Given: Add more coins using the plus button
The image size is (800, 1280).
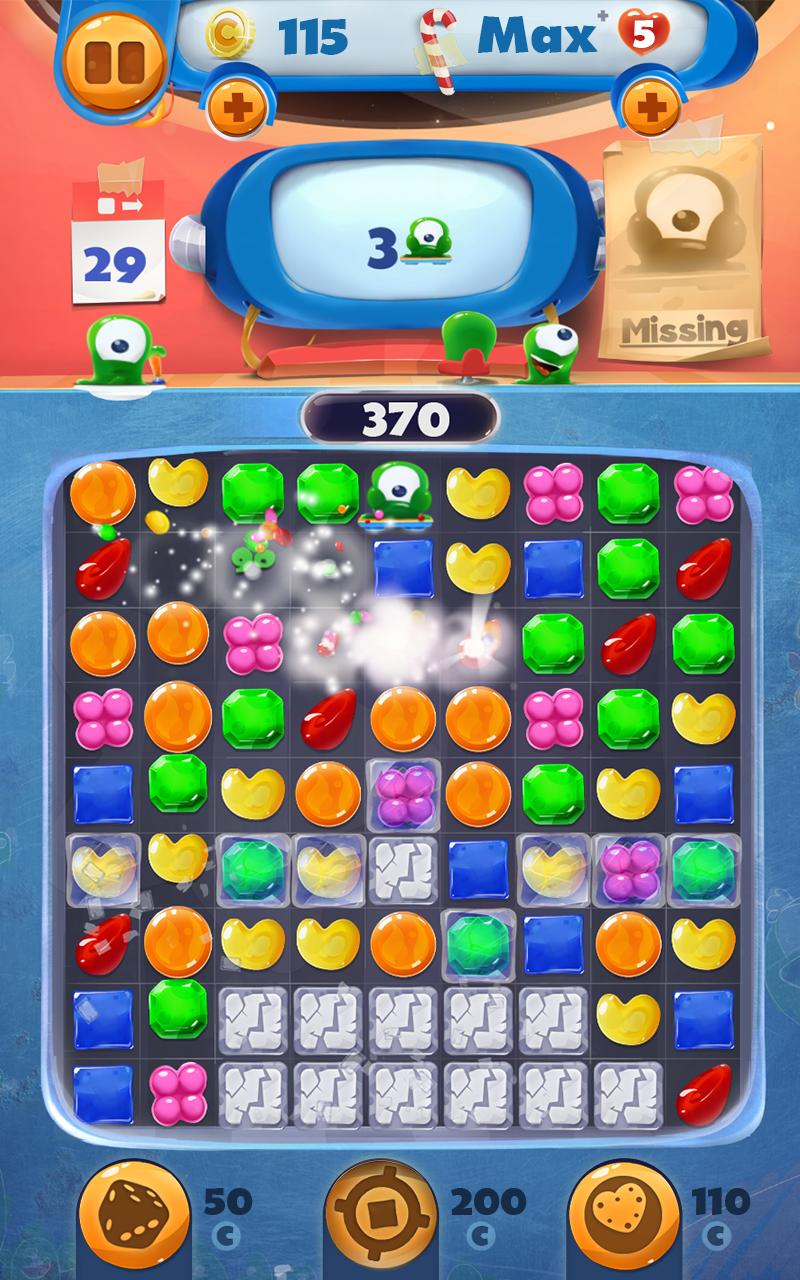Looking at the screenshot, I should click(237, 106).
